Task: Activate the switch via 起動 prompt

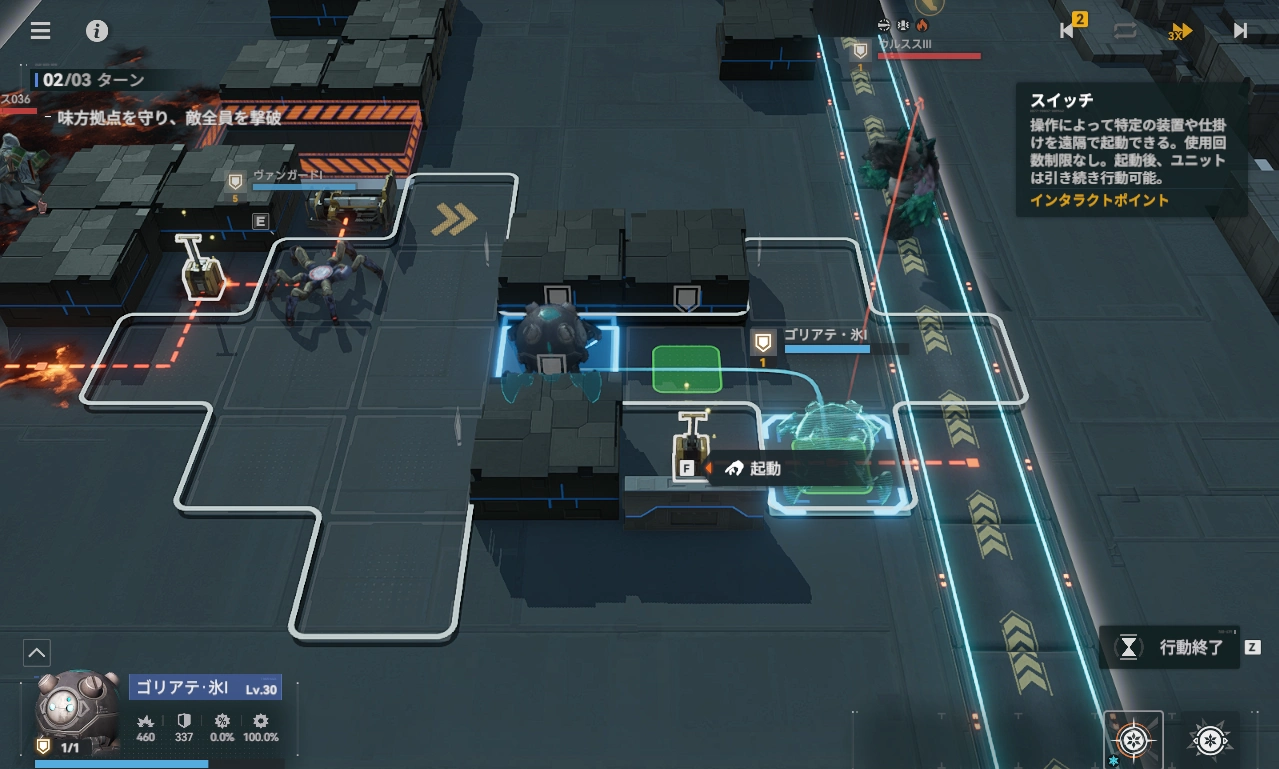Action: click(755, 468)
